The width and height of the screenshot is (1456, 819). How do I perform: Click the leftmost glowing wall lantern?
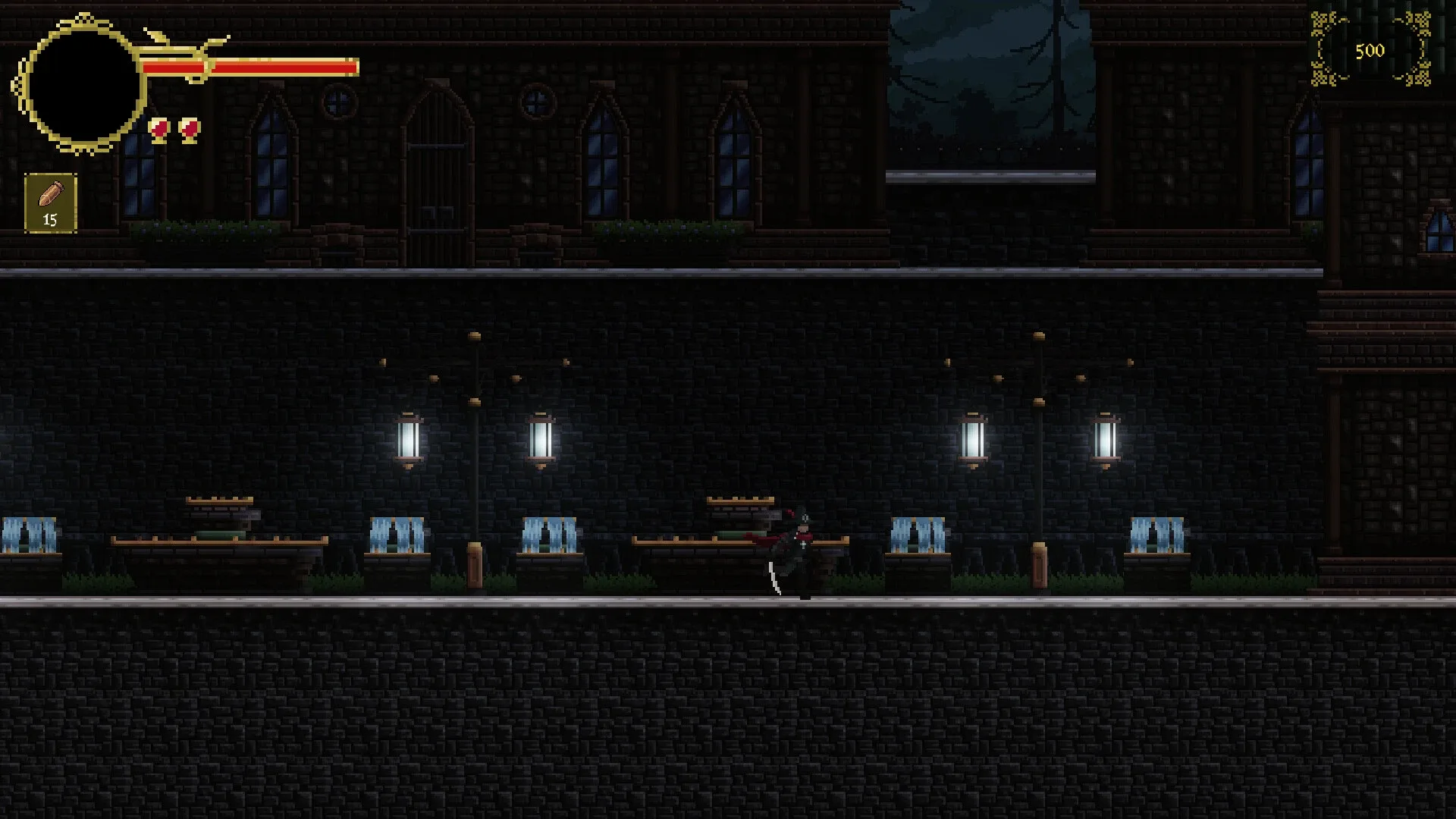coord(409,440)
